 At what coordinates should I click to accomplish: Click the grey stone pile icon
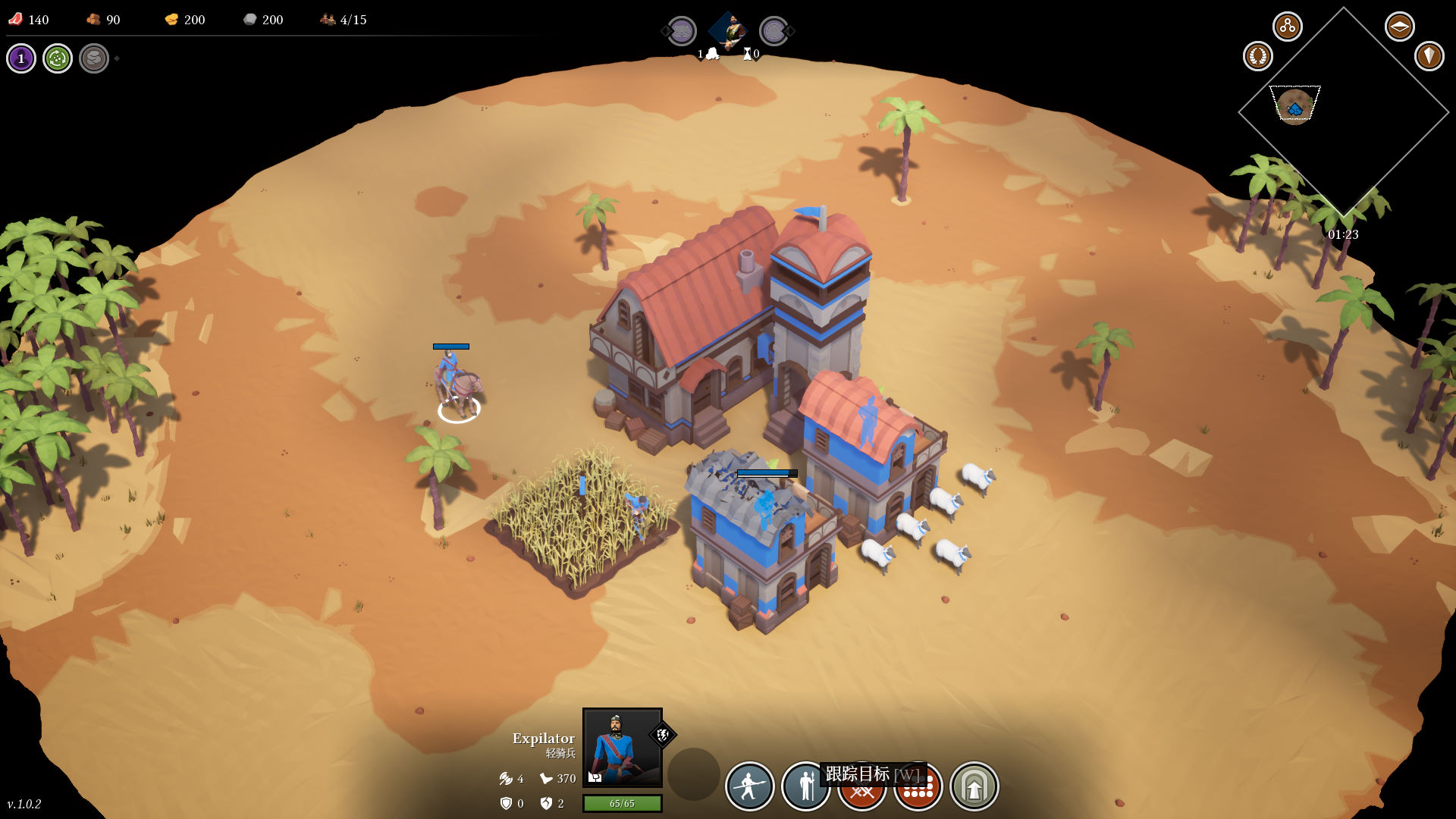(94, 58)
